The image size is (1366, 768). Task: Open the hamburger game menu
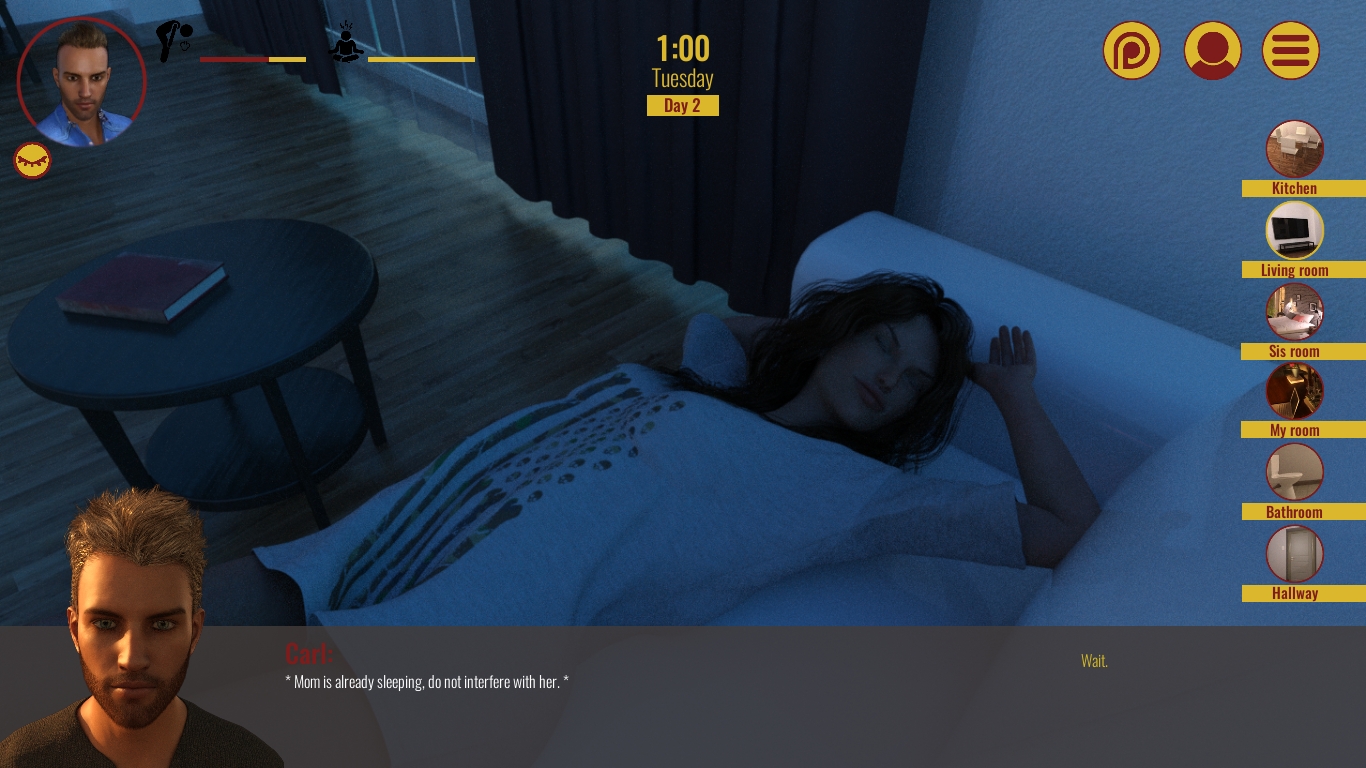click(x=1291, y=50)
